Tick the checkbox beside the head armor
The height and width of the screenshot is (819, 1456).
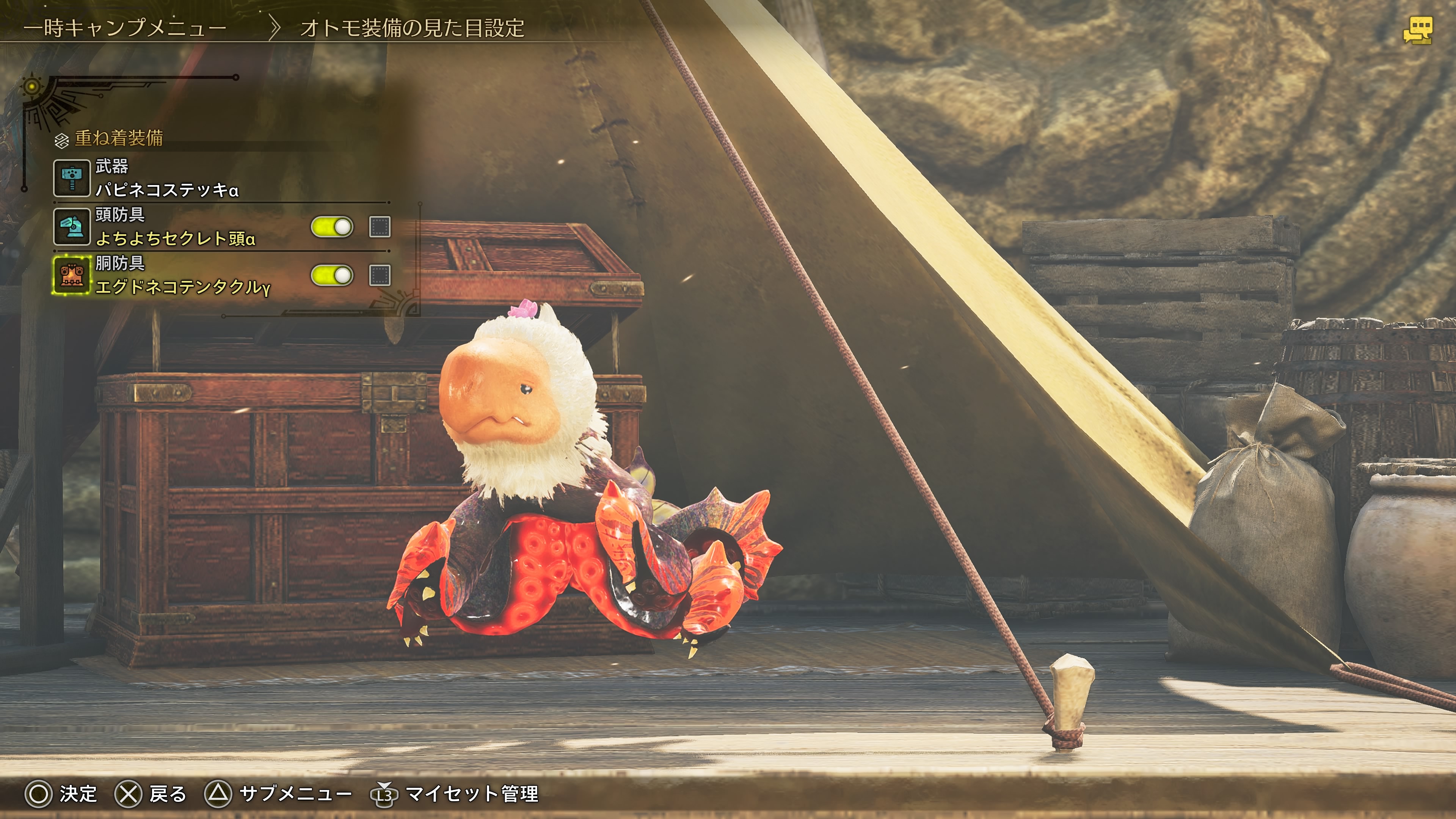(380, 227)
